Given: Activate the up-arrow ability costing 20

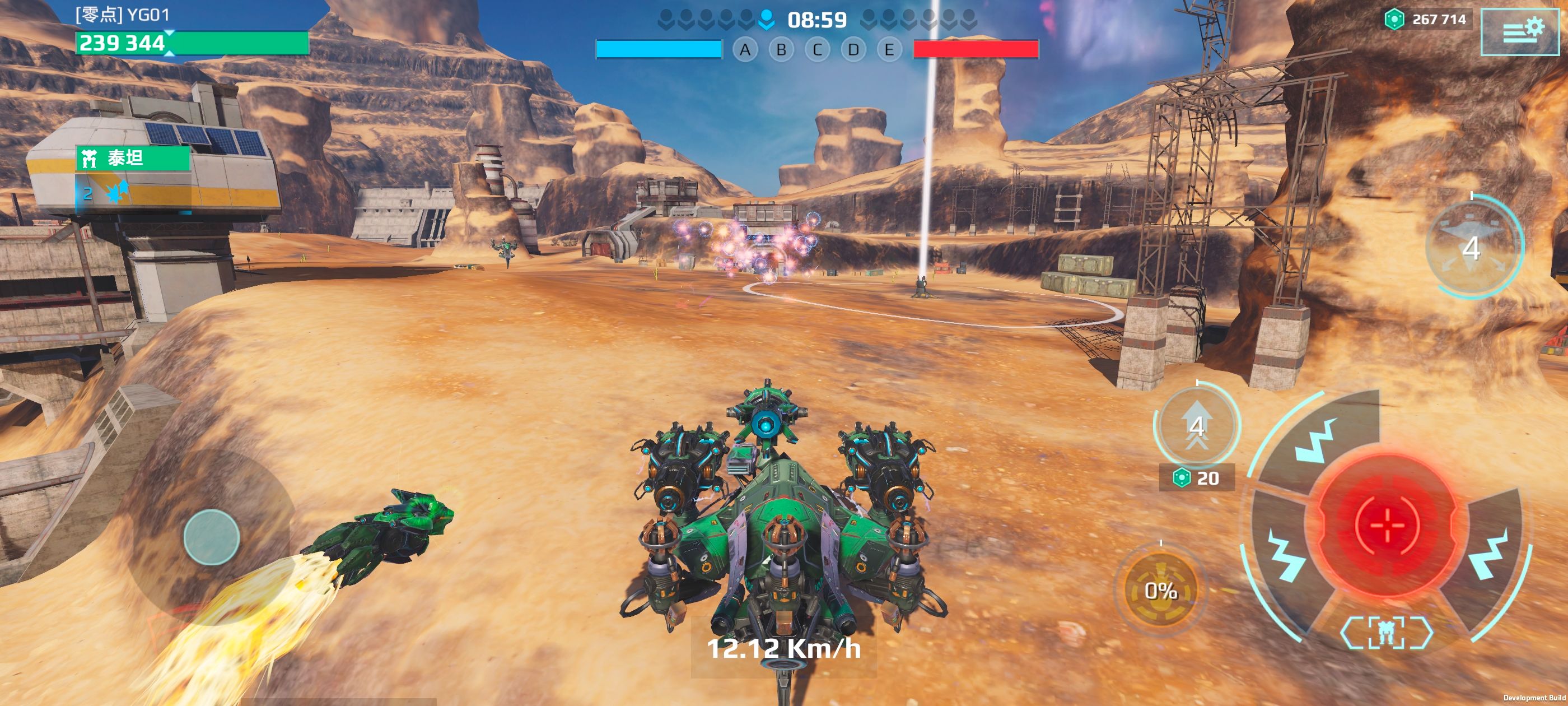Looking at the screenshot, I should point(1197,425).
